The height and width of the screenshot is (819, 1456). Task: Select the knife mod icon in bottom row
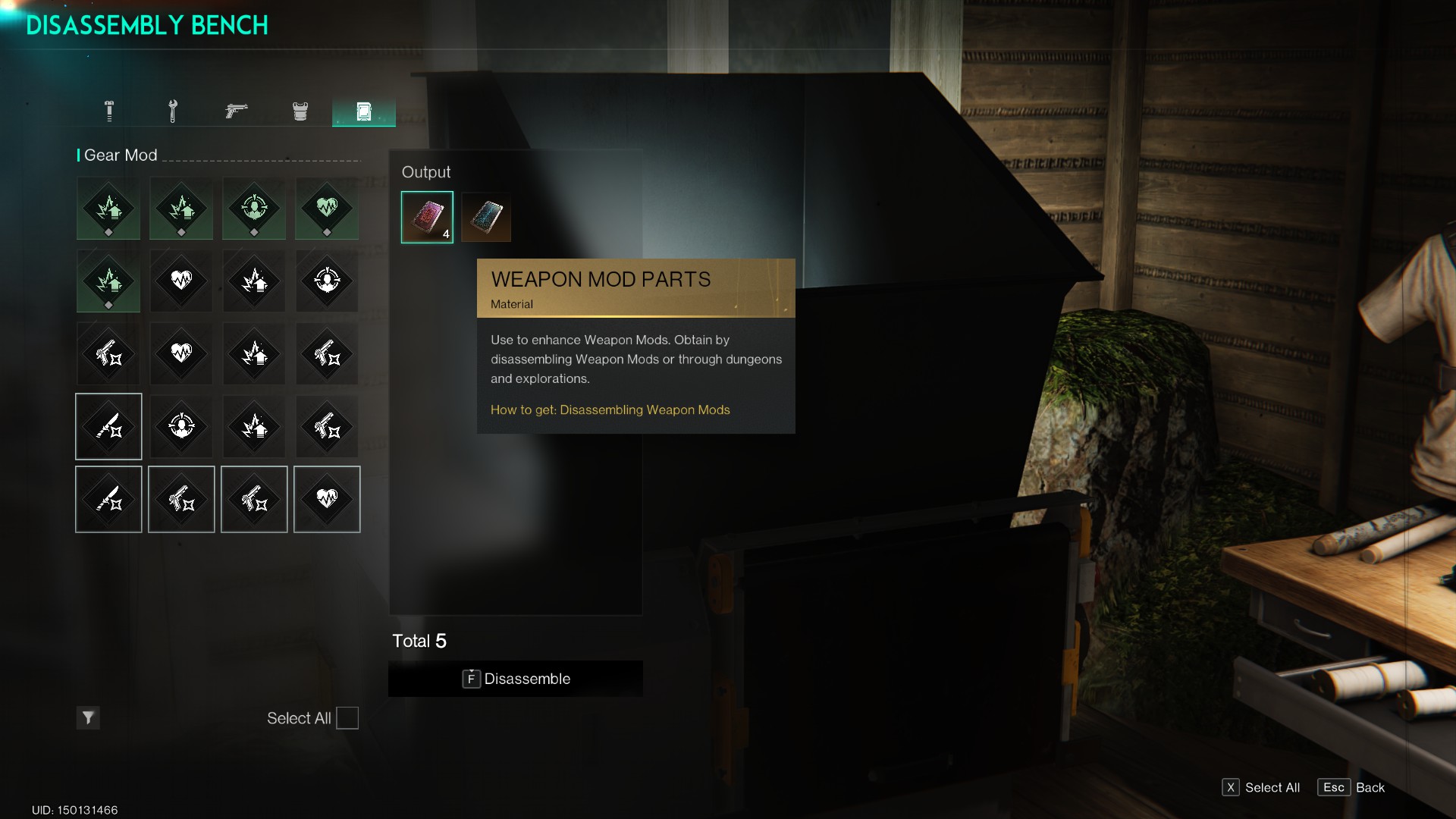pos(108,499)
